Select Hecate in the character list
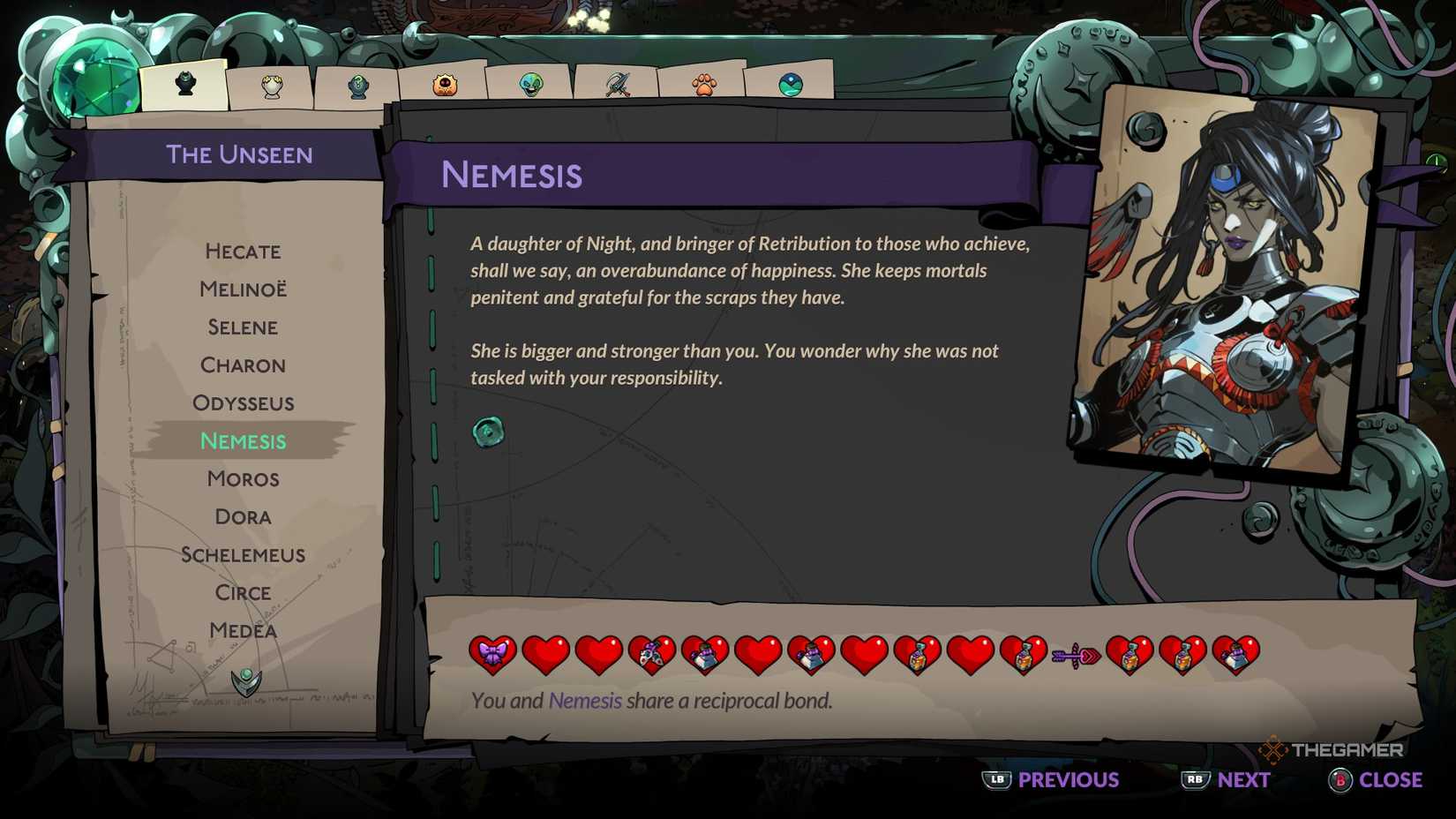Image resolution: width=1456 pixels, height=819 pixels. (x=243, y=252)
